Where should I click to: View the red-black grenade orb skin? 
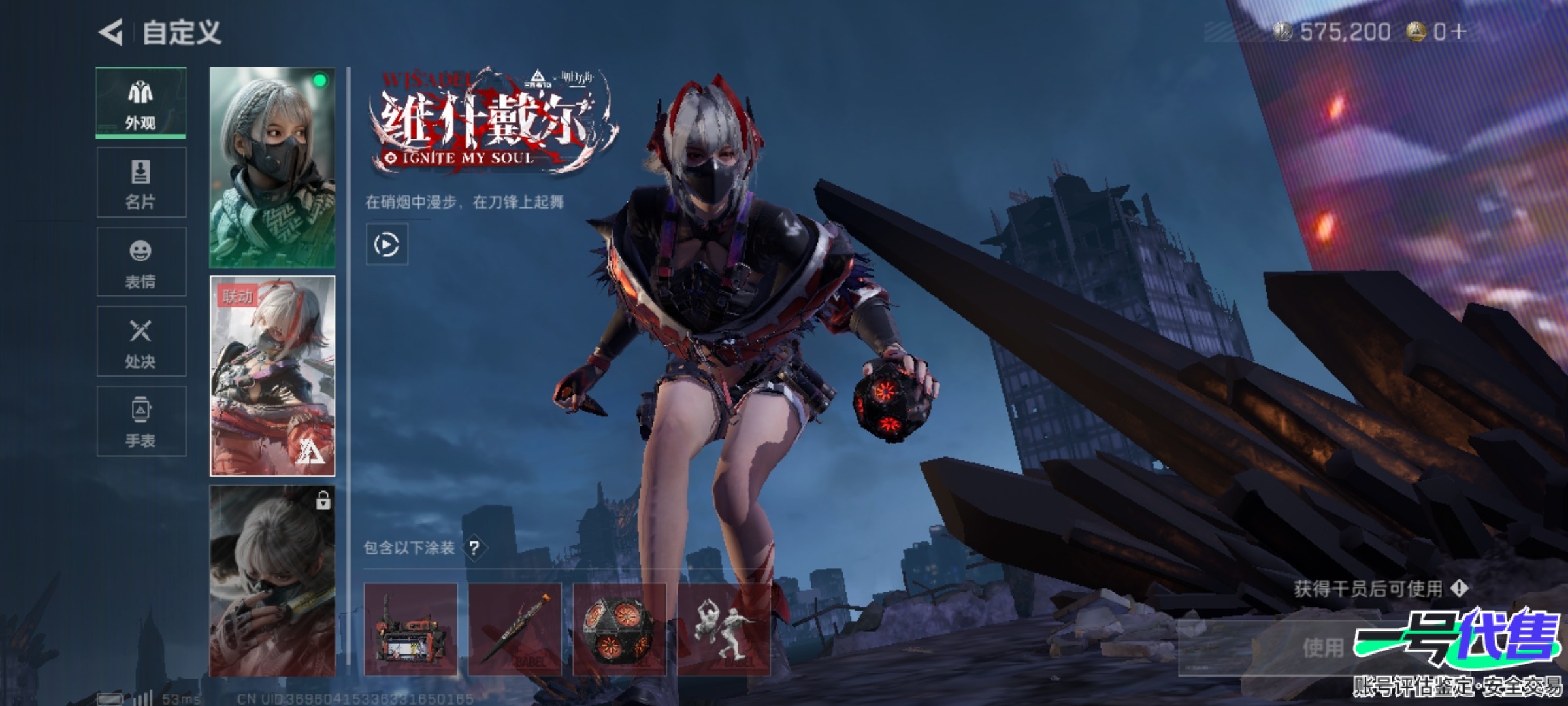pyautogui.click(x=619, y=630)
